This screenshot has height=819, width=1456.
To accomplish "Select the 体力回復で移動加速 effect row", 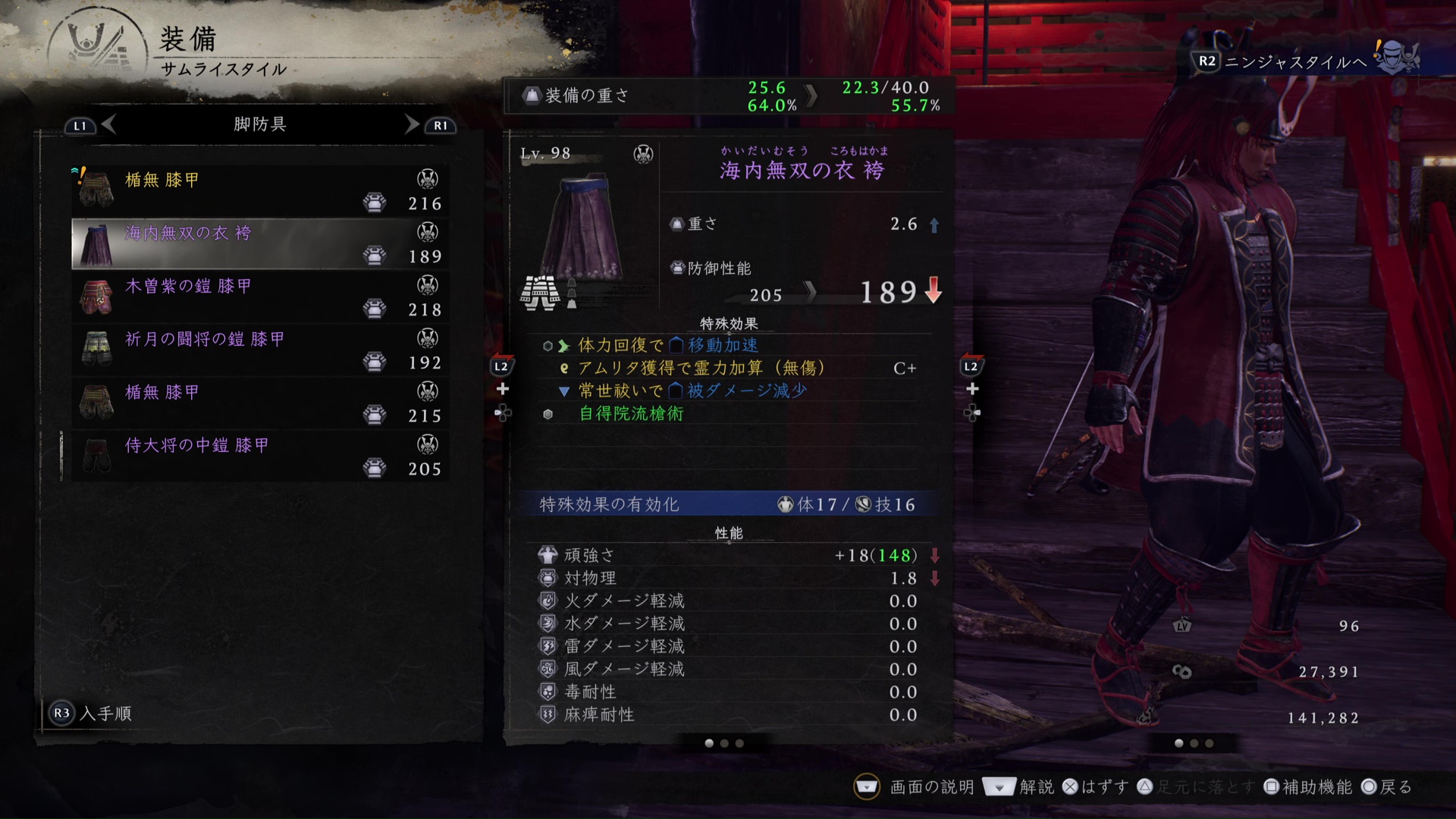I will pos(667,346).
